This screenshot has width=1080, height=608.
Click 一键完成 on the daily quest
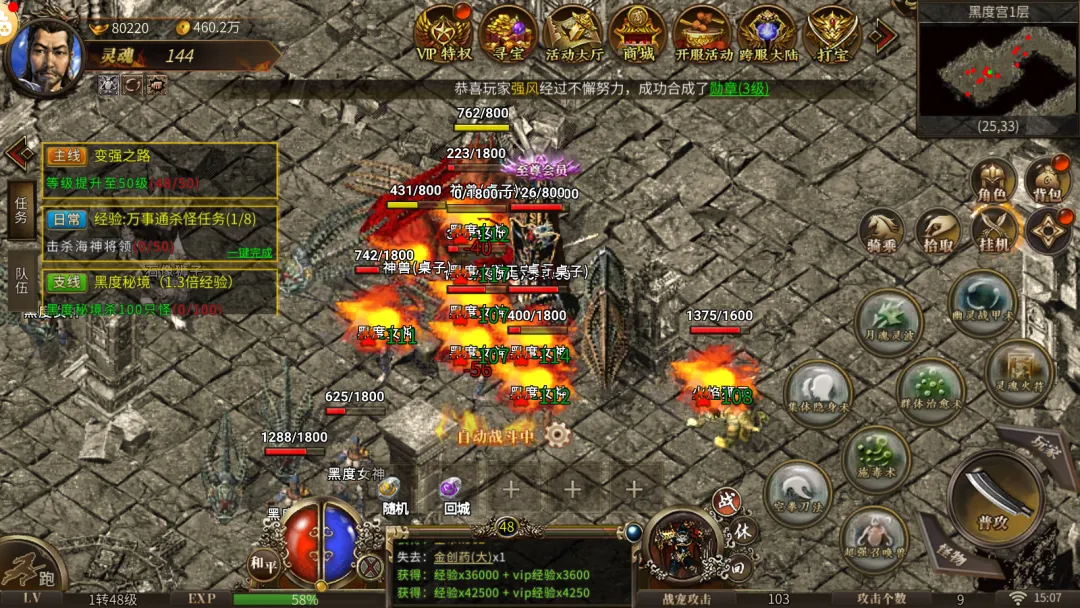(249, 252)
